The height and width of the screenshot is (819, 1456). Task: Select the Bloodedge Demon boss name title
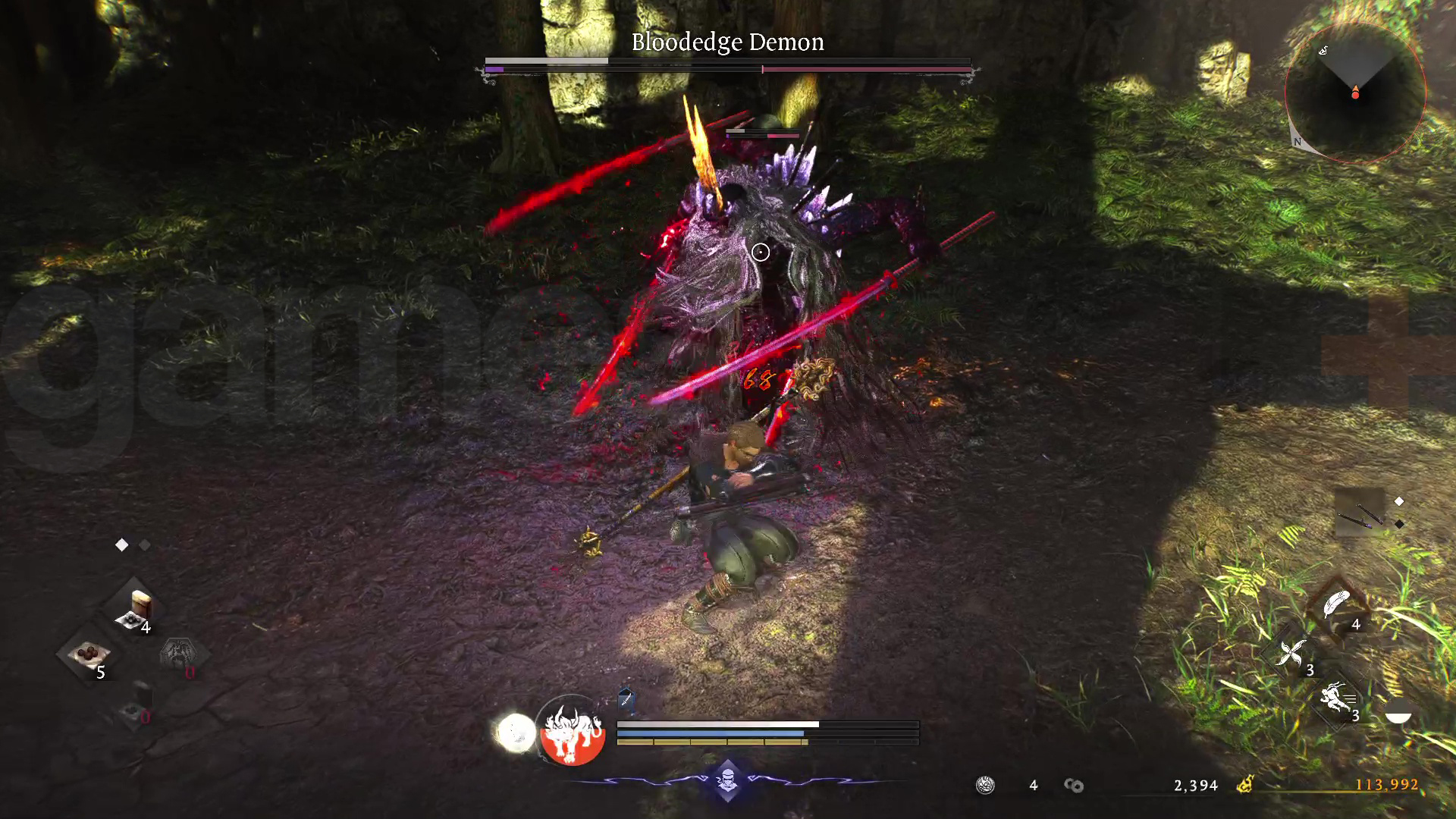tap(726, 42)
